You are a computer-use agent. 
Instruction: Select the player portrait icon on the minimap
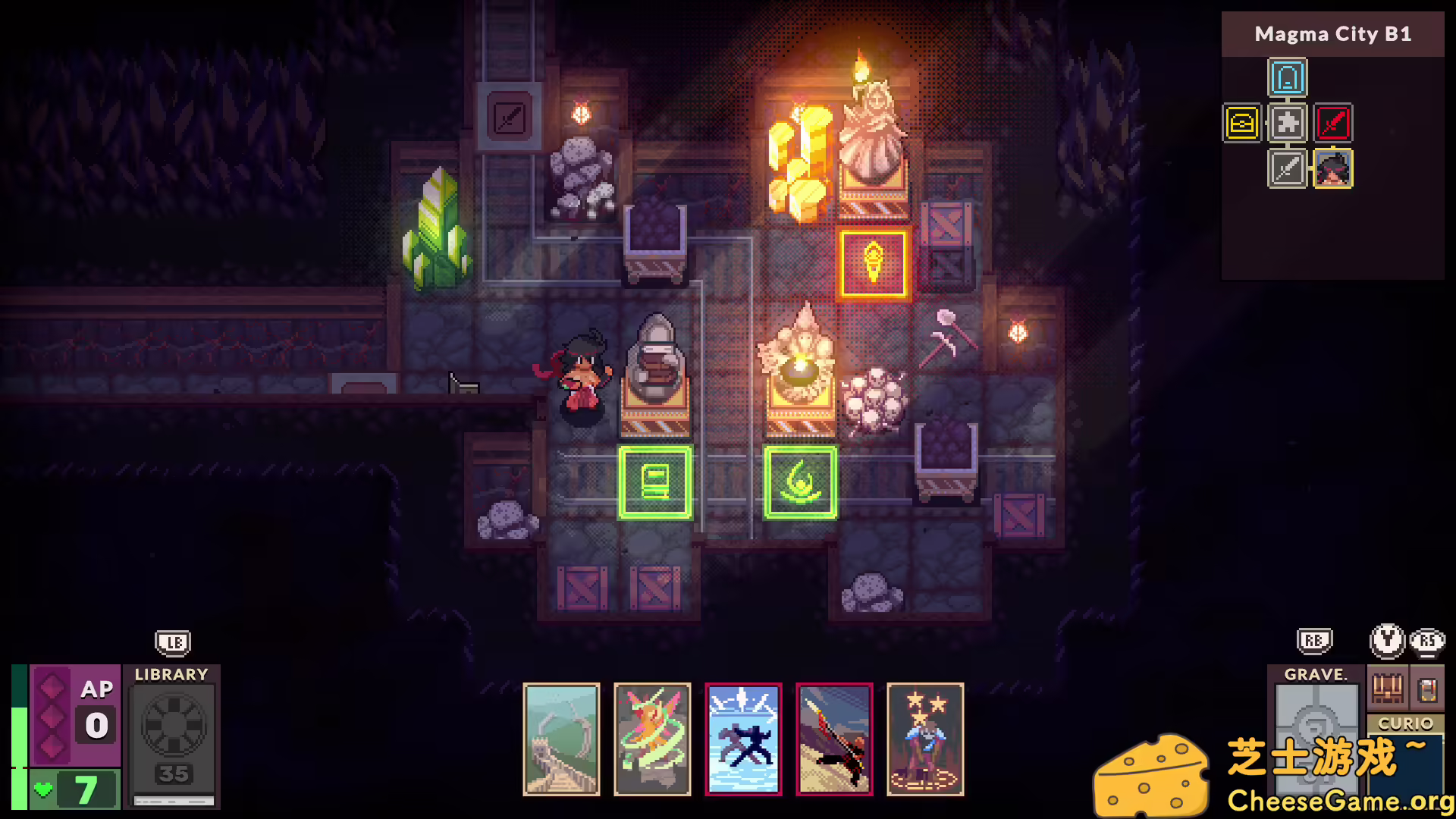point(1335,169)
